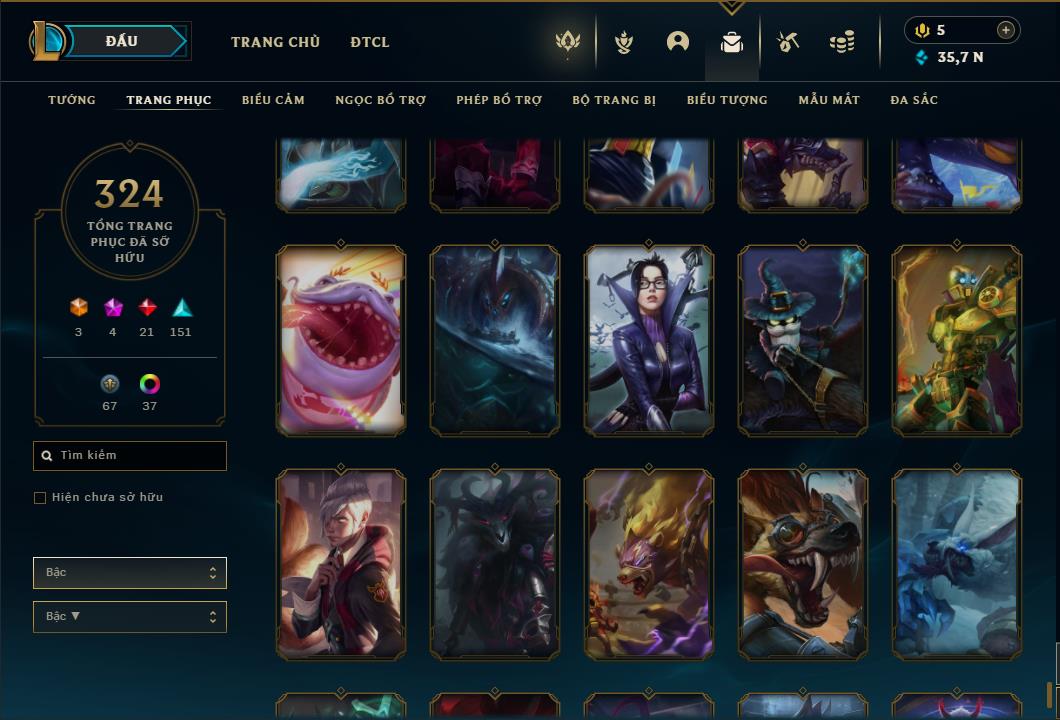The image size is (1060, 720).
Task: Show the PHÉP BỔ TRỢ tab
Action: [499, 100]
